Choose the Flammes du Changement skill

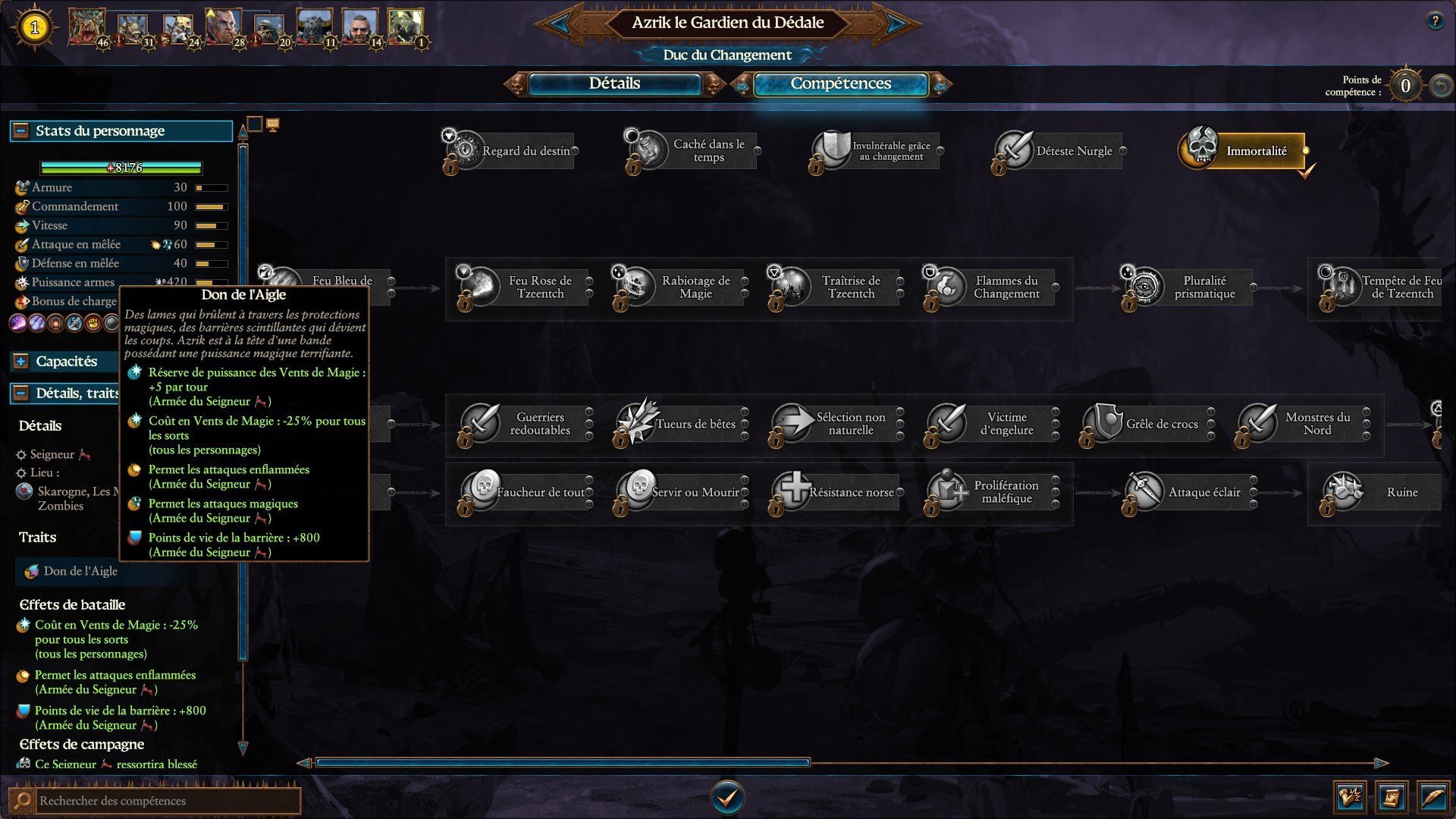point(991,287)
